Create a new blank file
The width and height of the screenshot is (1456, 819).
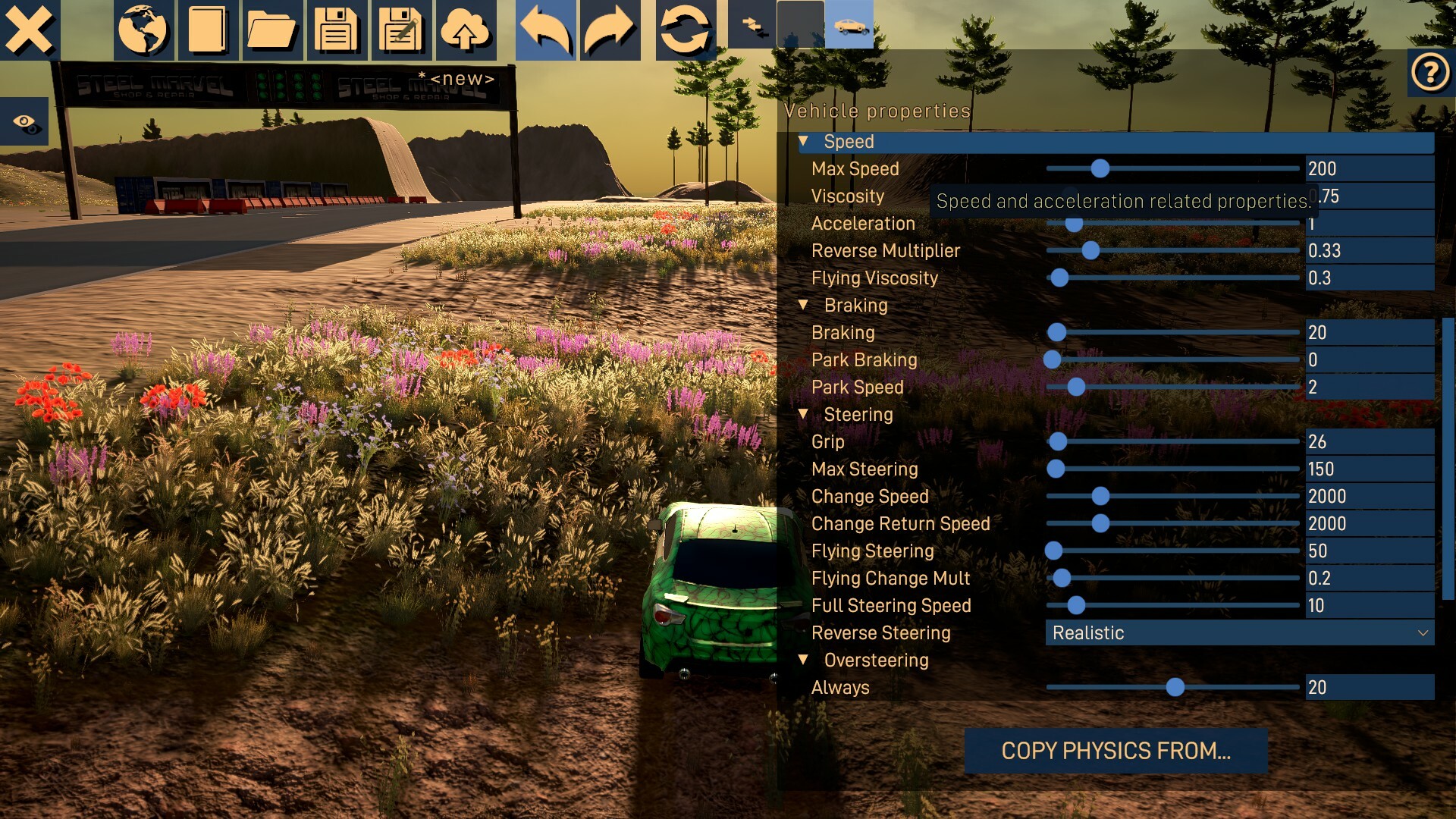pos(208,30)
